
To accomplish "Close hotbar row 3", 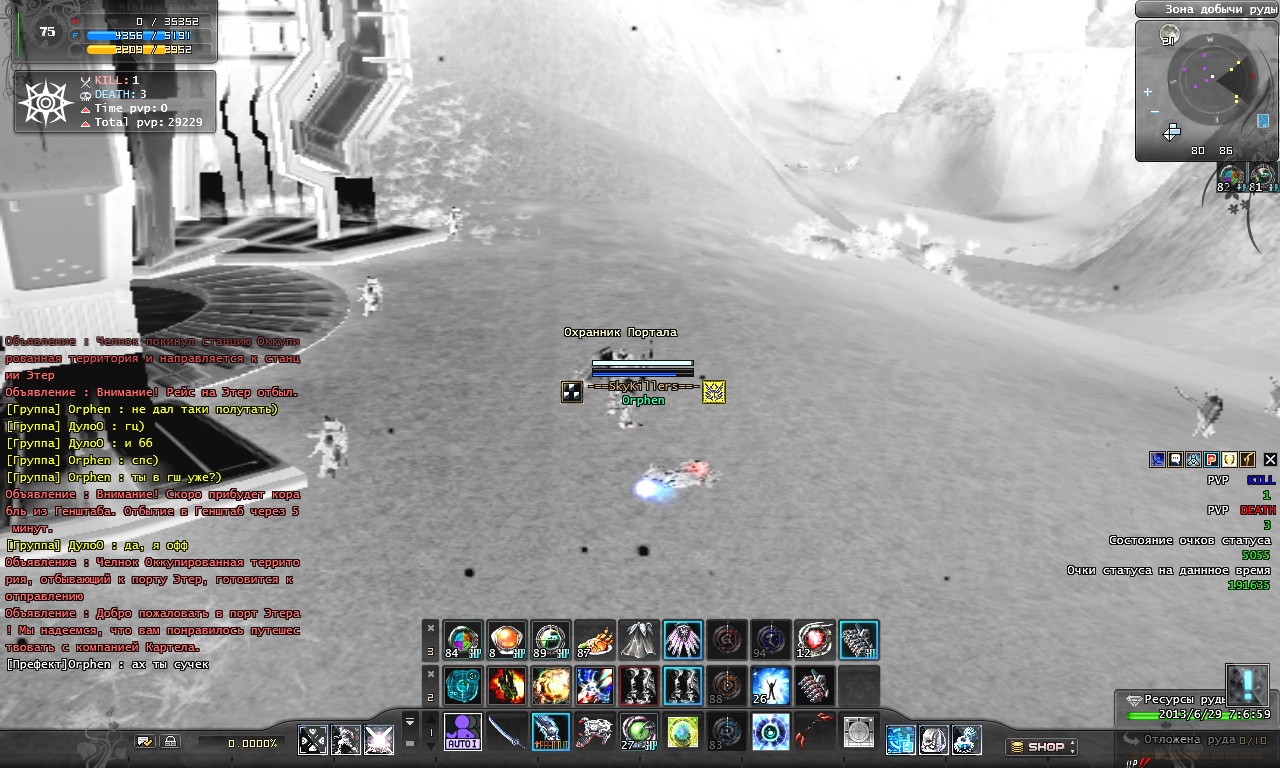I will coord(431,628).
